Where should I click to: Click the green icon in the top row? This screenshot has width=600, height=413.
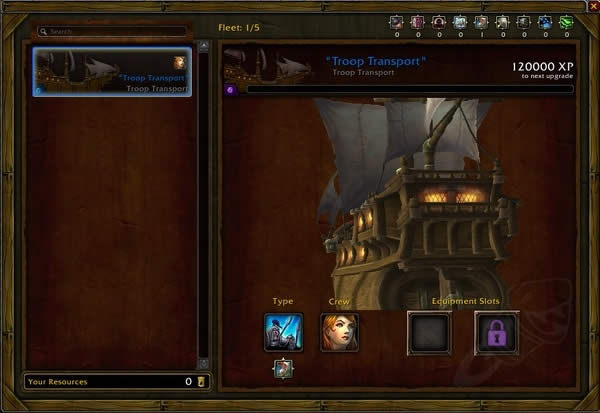(566, 22)
